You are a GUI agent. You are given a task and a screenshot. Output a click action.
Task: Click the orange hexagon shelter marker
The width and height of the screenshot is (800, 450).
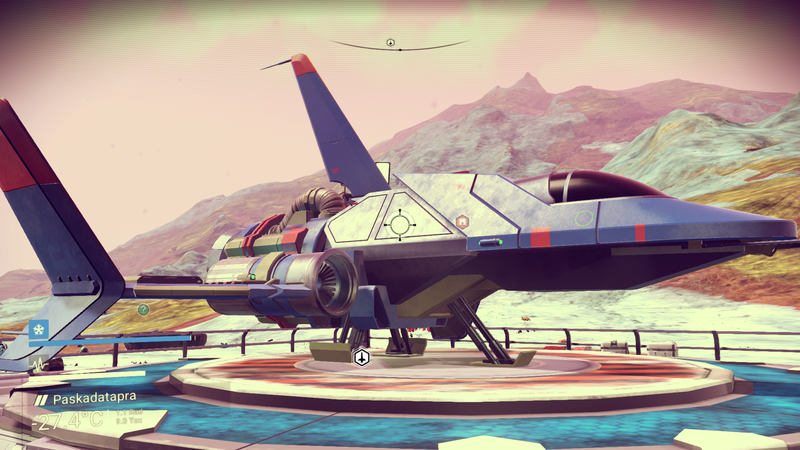pyautogui.click(x=461, y=220)
